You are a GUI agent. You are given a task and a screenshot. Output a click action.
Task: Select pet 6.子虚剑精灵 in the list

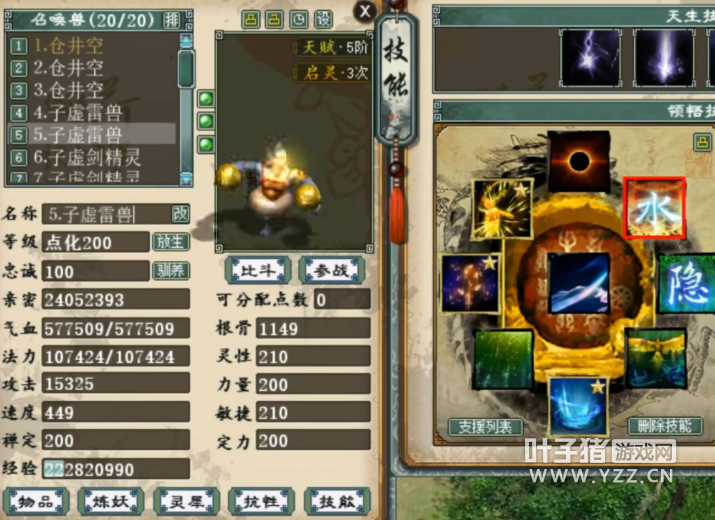pyautogui.click(x=87, y=157)
